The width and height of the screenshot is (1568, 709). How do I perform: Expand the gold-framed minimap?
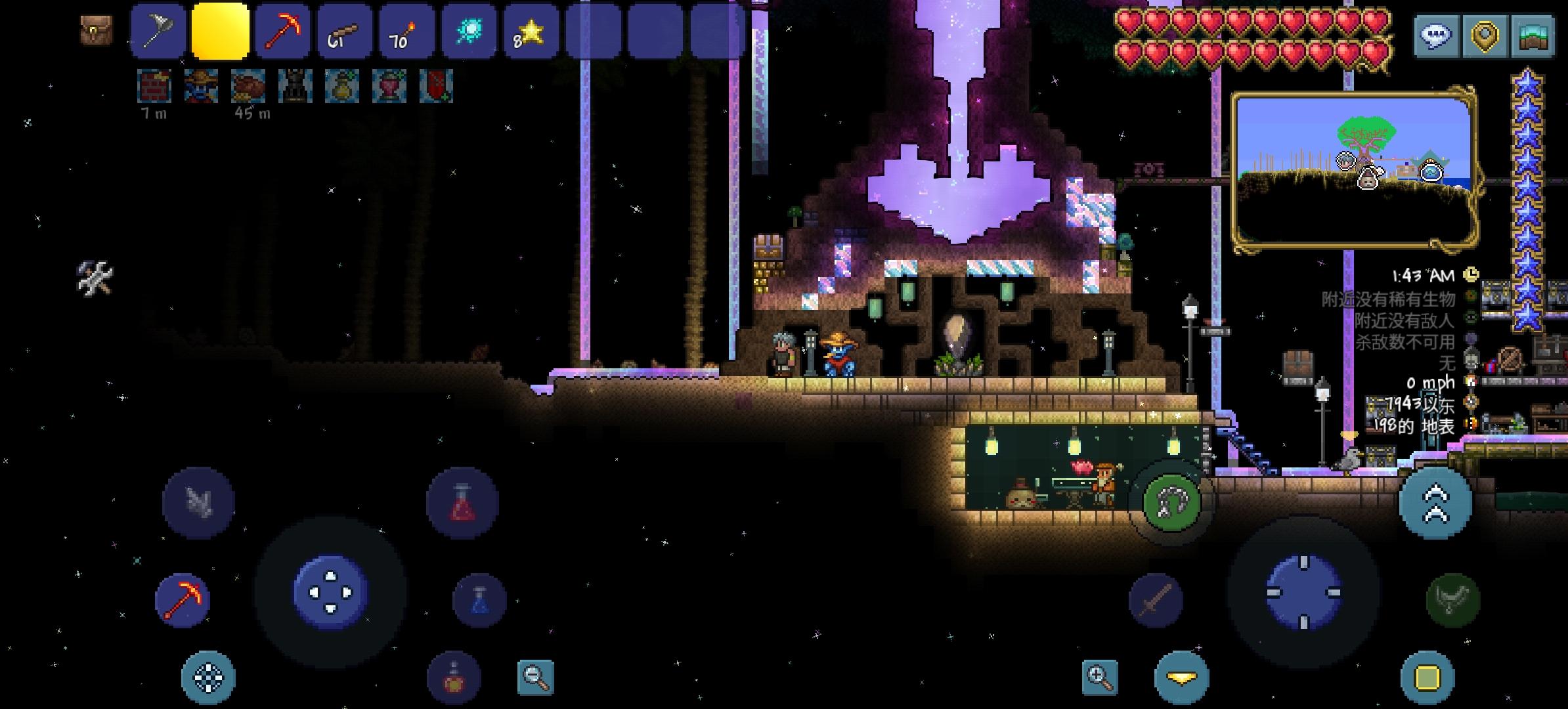[1354, 171]
